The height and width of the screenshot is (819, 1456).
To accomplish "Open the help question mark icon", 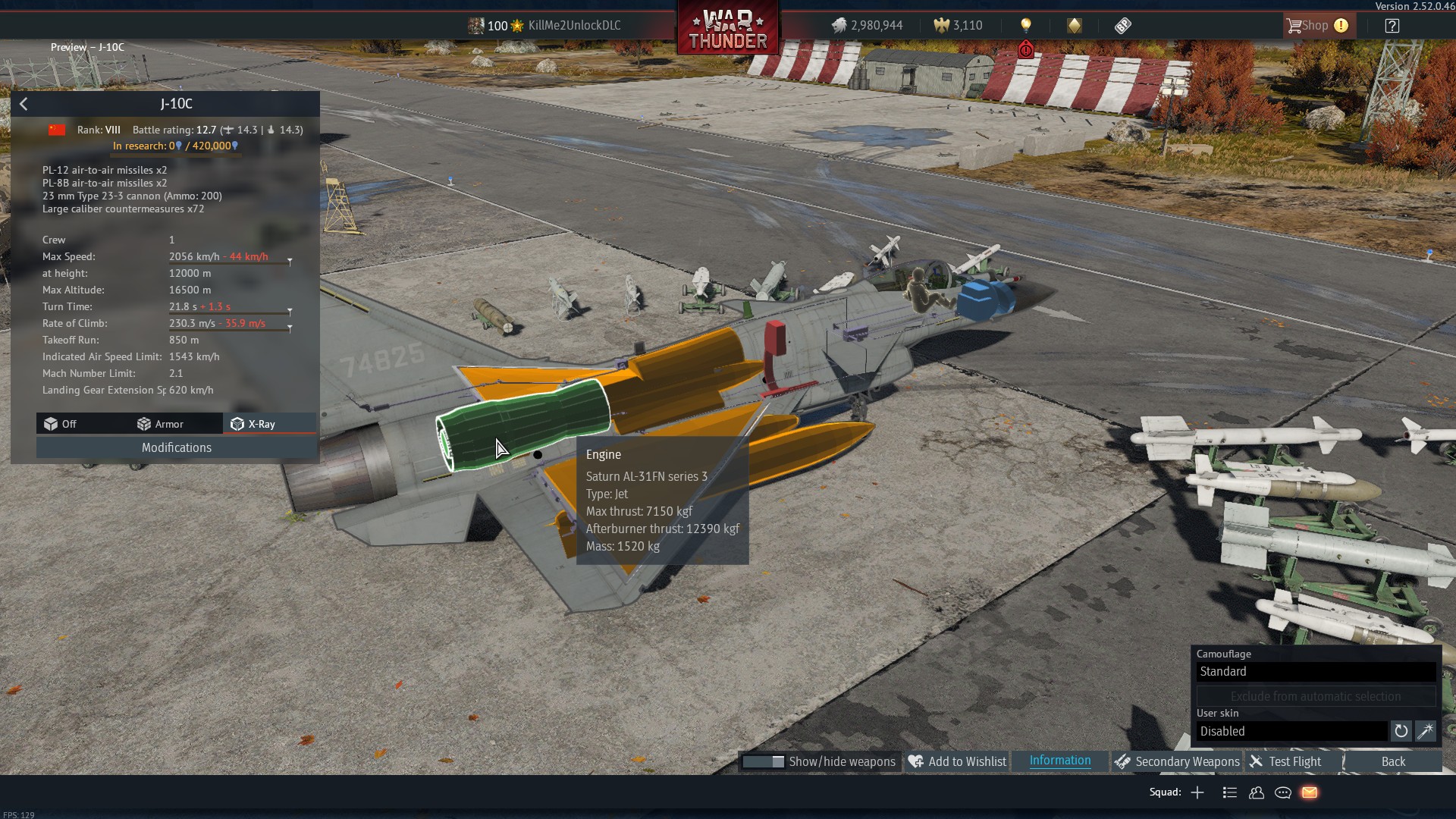I will [x=1392, y=26].
